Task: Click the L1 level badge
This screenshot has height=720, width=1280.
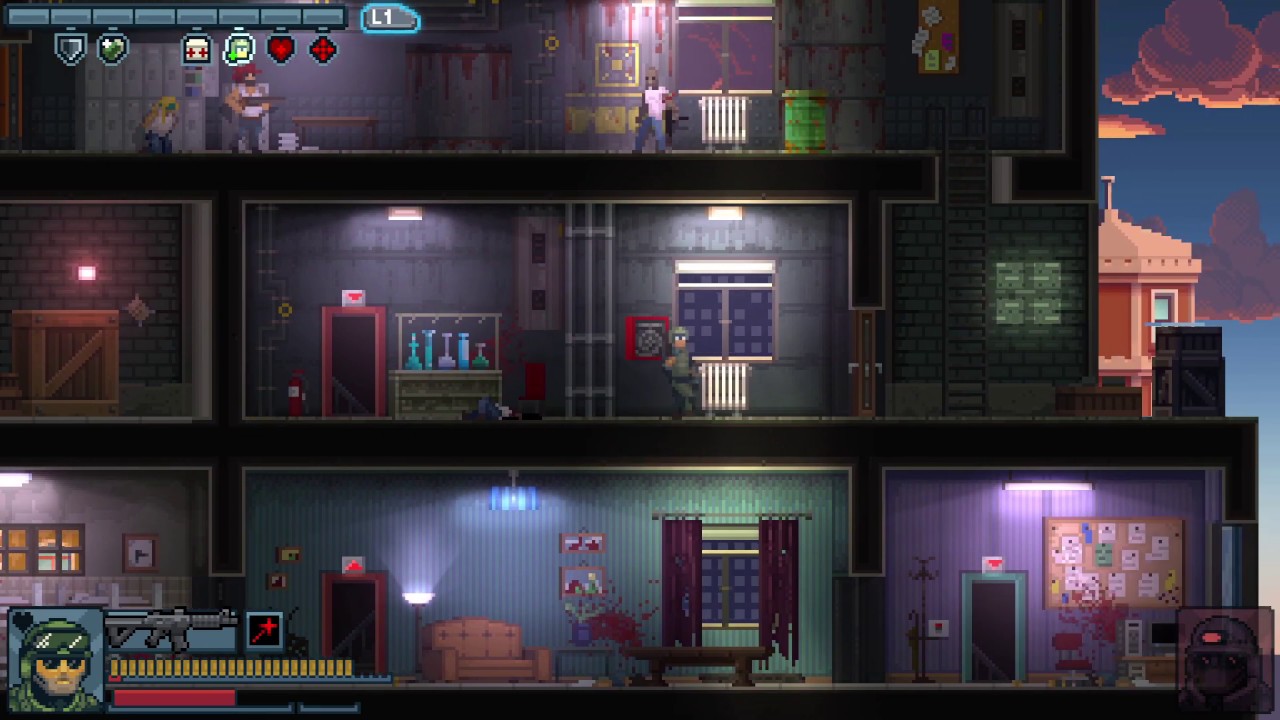Action: pyautogui.click(x=388, y=18)
